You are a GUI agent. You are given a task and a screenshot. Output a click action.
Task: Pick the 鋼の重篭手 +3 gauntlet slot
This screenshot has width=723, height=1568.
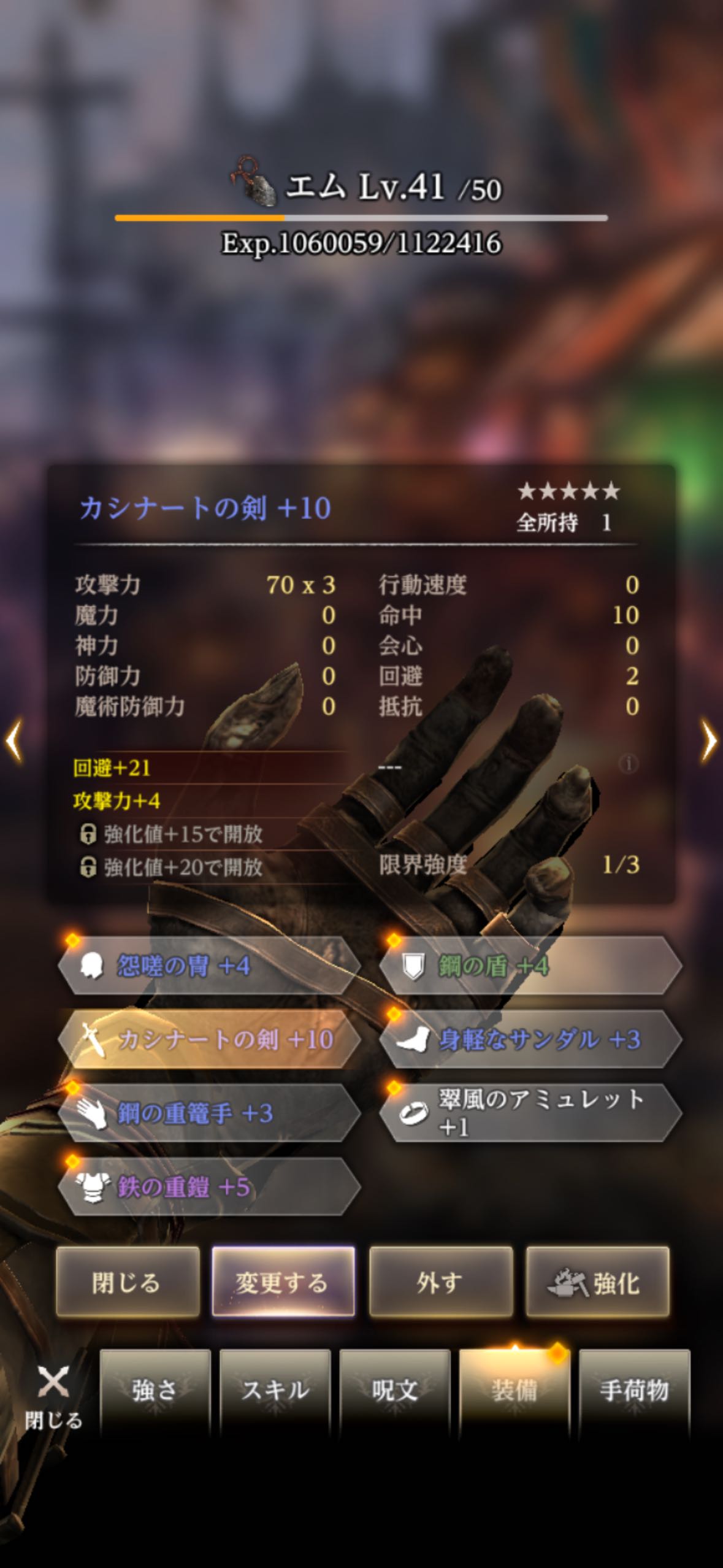tap(208, 1113)
